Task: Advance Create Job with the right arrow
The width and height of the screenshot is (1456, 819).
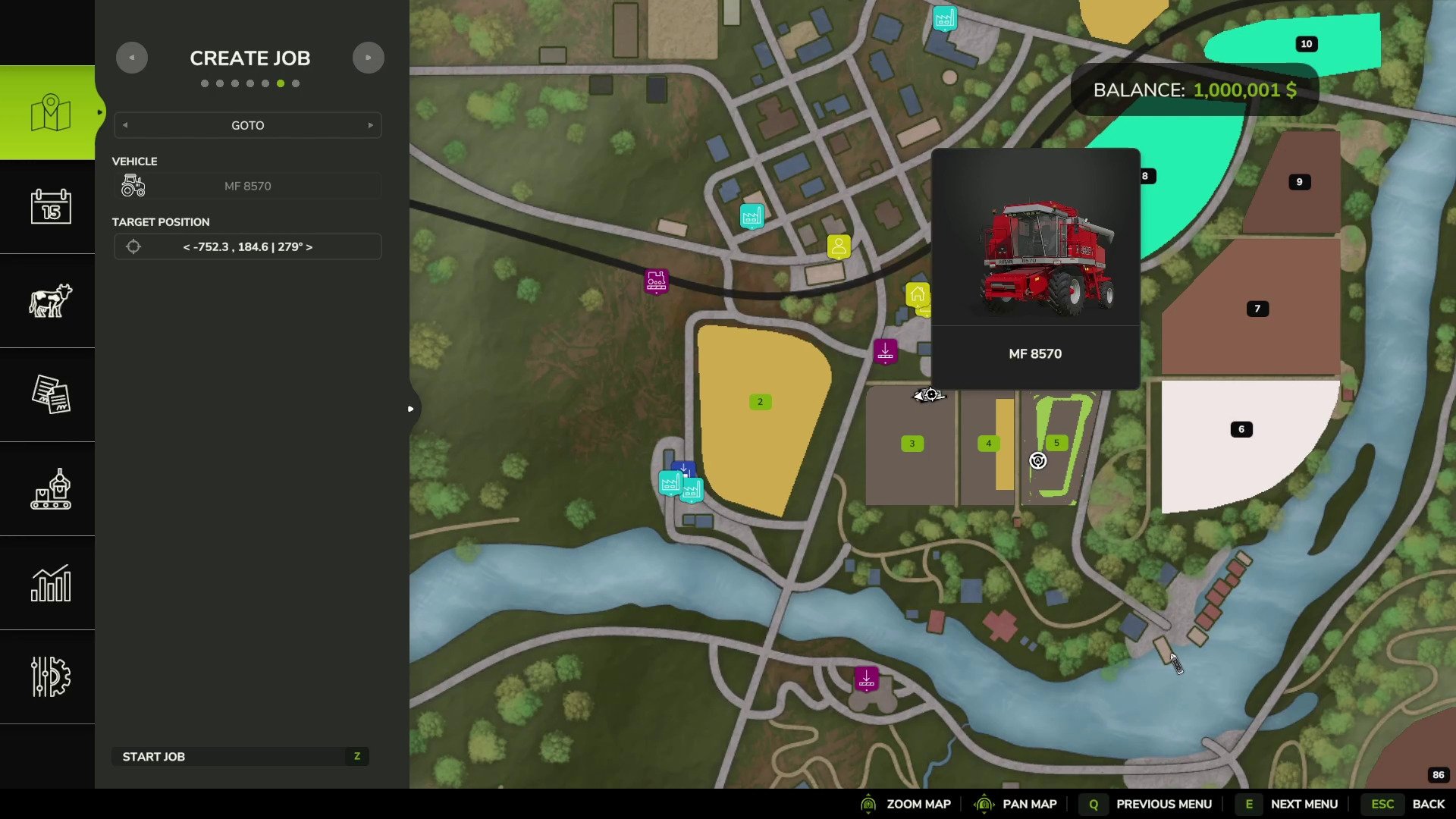Action: [369, 57]
